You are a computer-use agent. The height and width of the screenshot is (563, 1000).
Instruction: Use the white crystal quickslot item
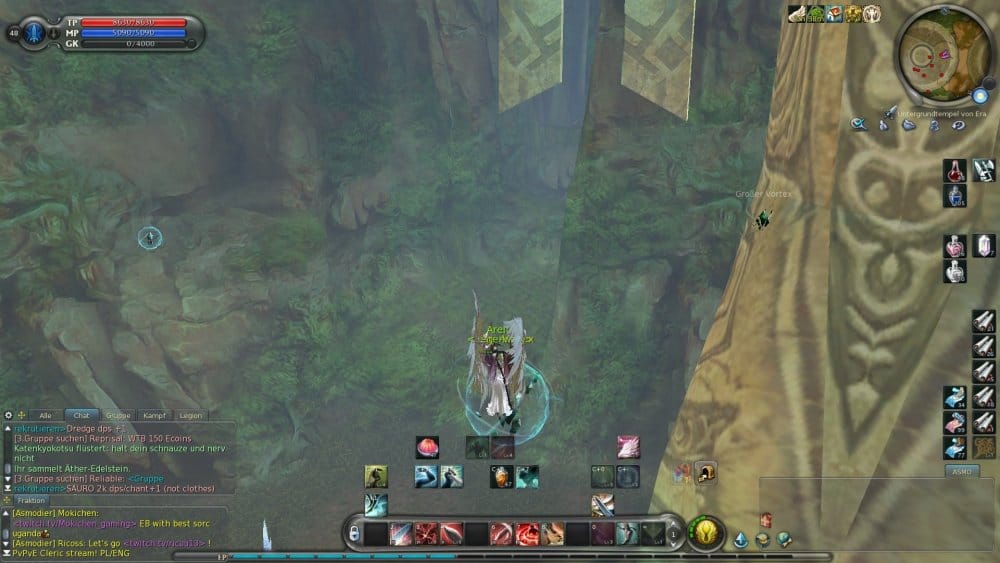tap(983, 246)
